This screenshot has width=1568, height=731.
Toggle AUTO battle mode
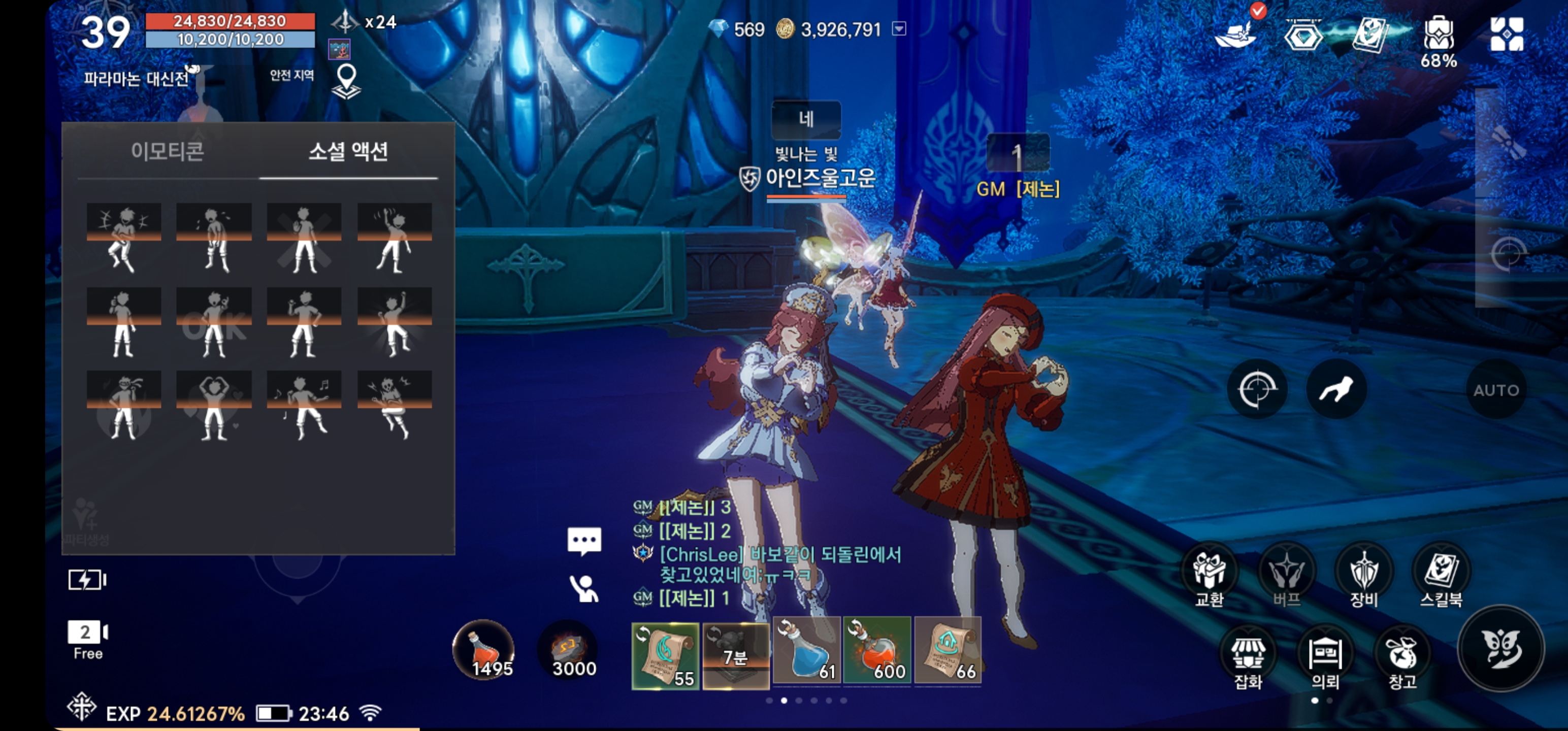pos(1496,390)
